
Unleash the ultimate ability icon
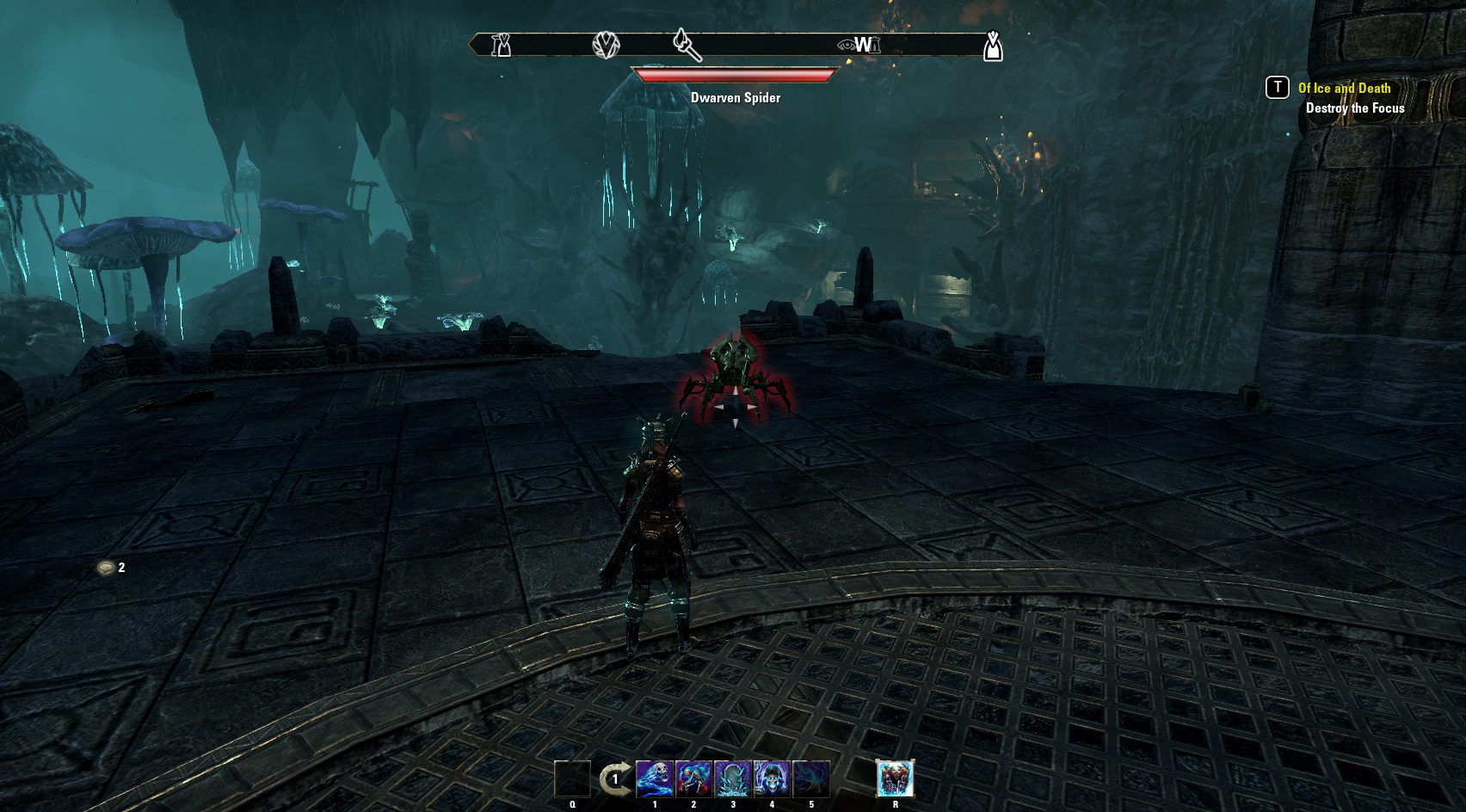point(895,778)
